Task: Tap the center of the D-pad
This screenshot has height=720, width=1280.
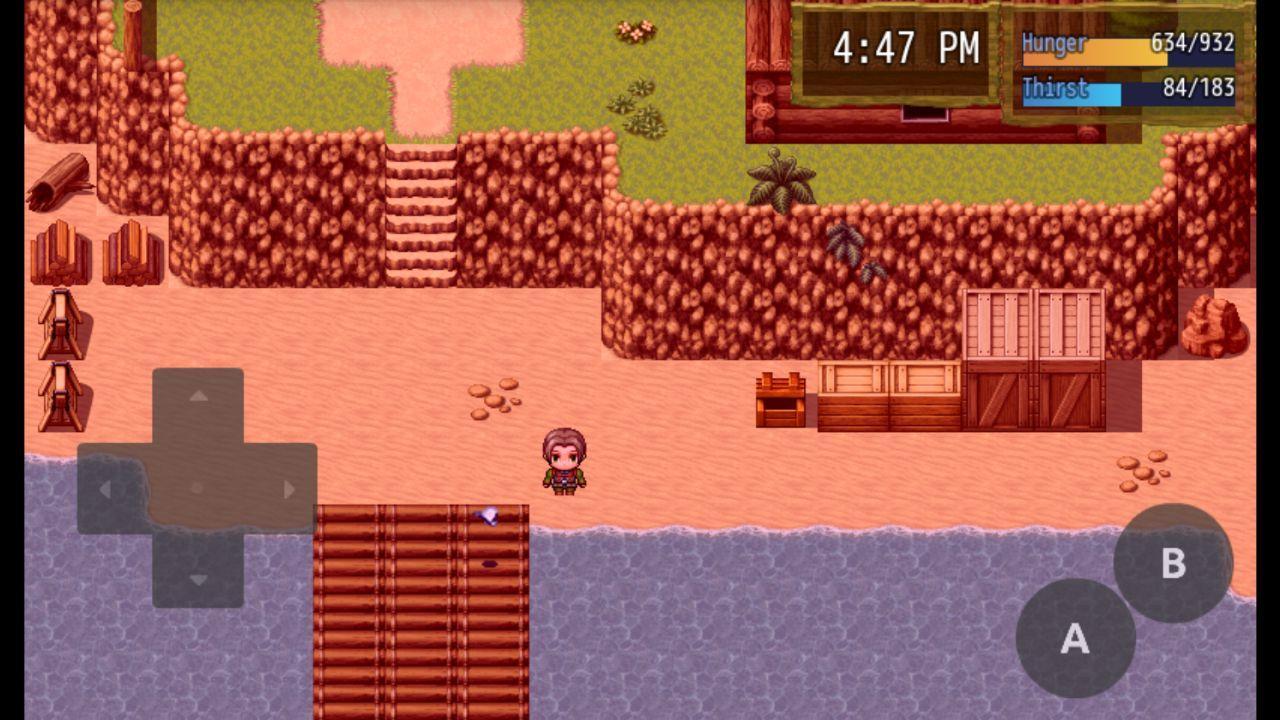Action: pos(196,489)
